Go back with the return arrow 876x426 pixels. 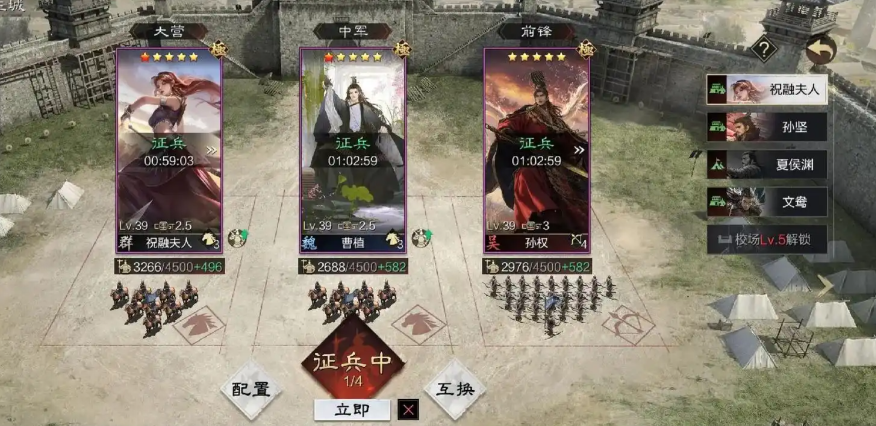click(820, 48)
